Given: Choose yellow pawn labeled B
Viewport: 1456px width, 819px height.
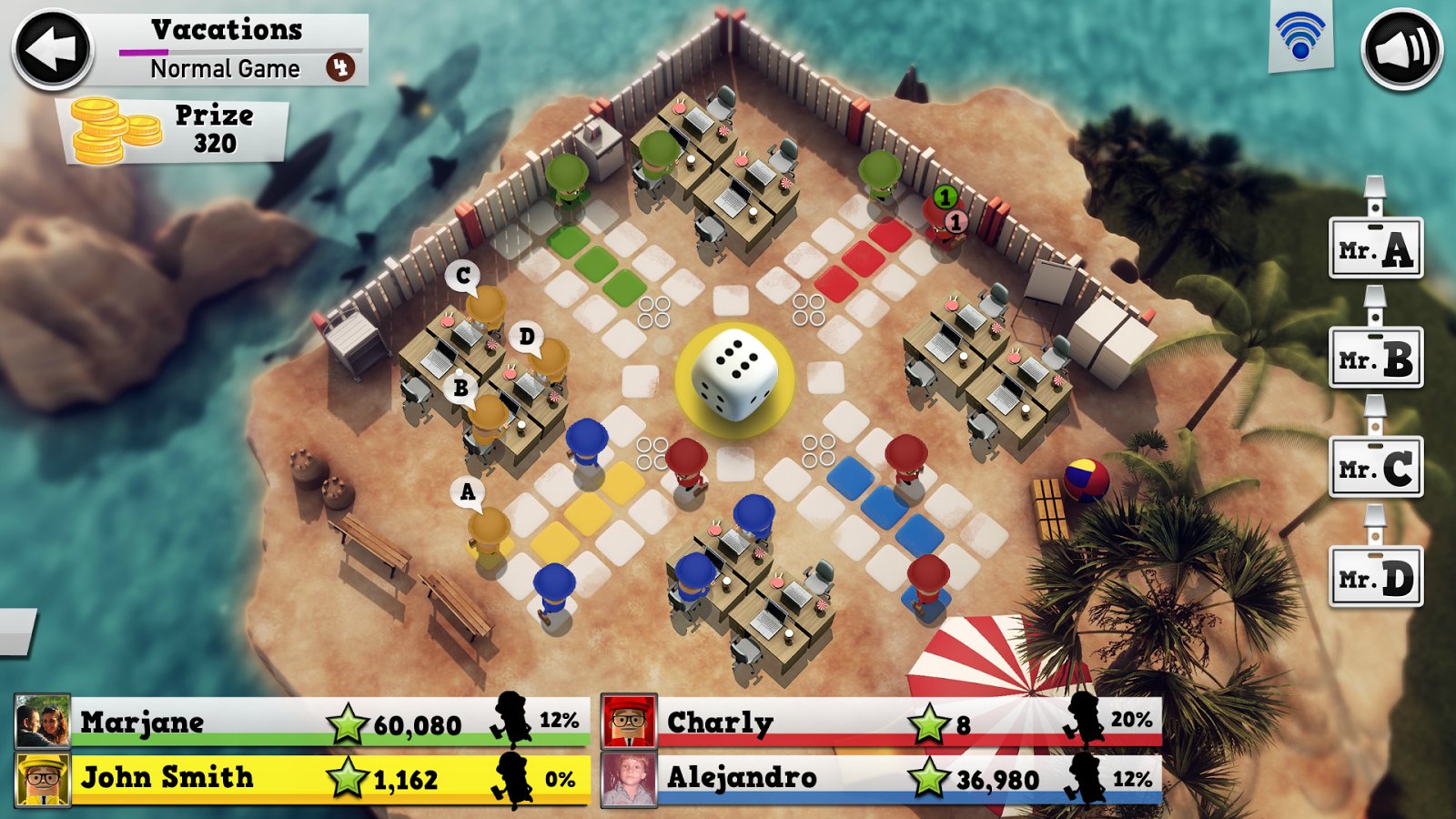Looking at the screenshot, I should coord(488,419).
